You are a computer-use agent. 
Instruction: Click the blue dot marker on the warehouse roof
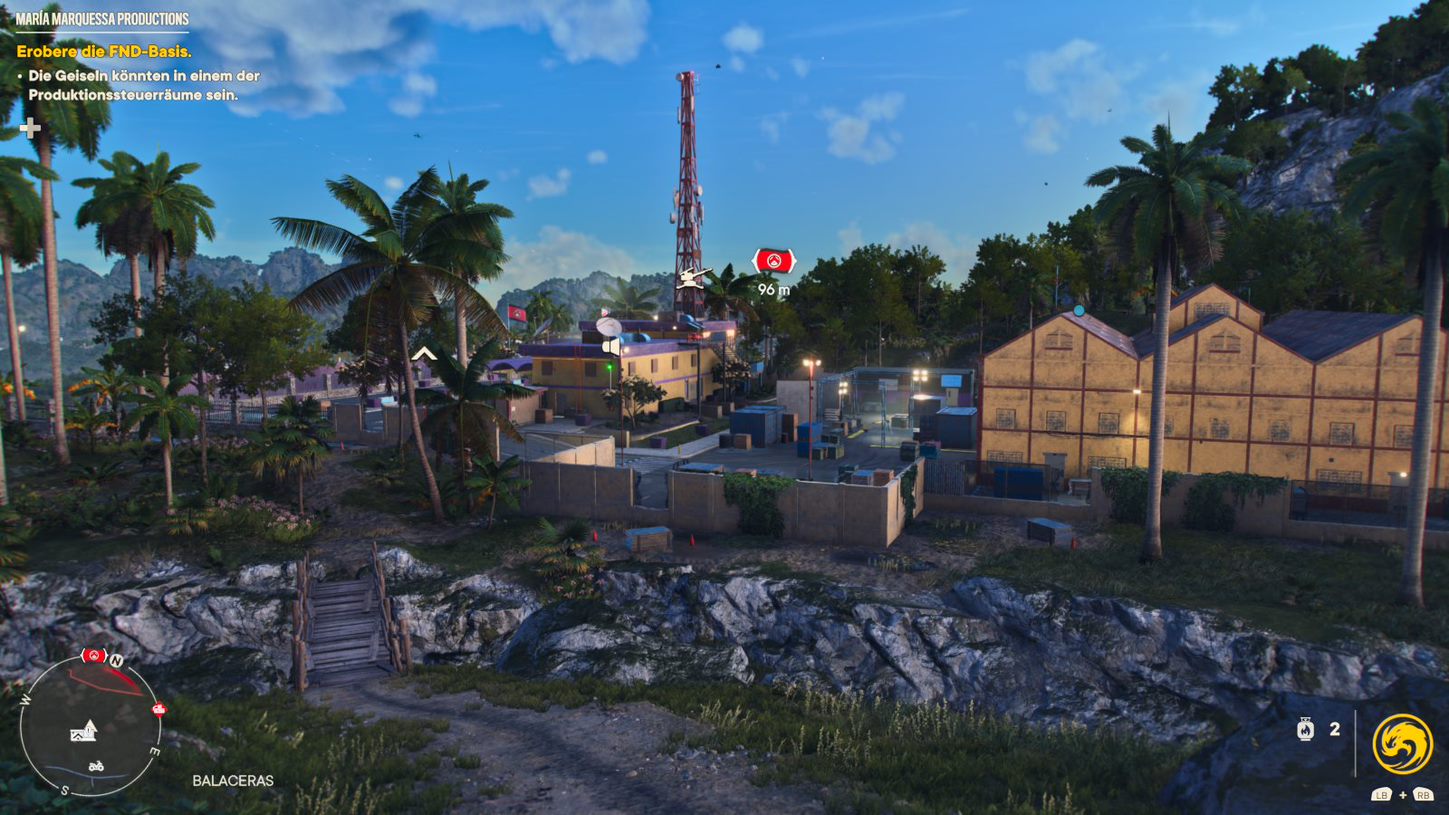pos(1078,312)
